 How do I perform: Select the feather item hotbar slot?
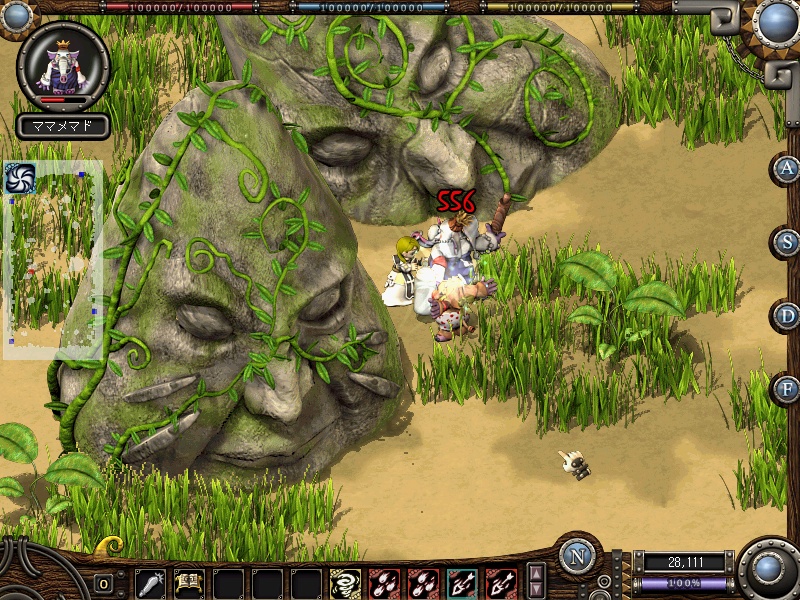(150, 582)
